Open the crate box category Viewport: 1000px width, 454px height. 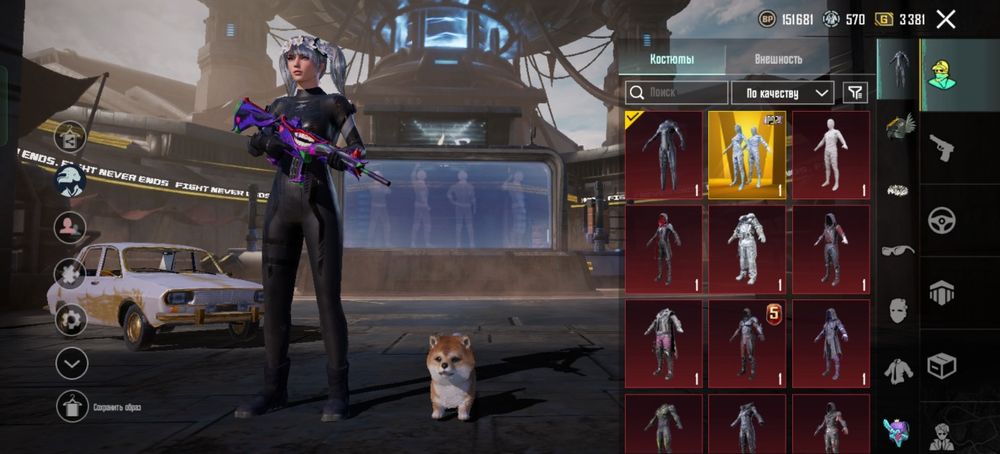click(x=941, y=366)
